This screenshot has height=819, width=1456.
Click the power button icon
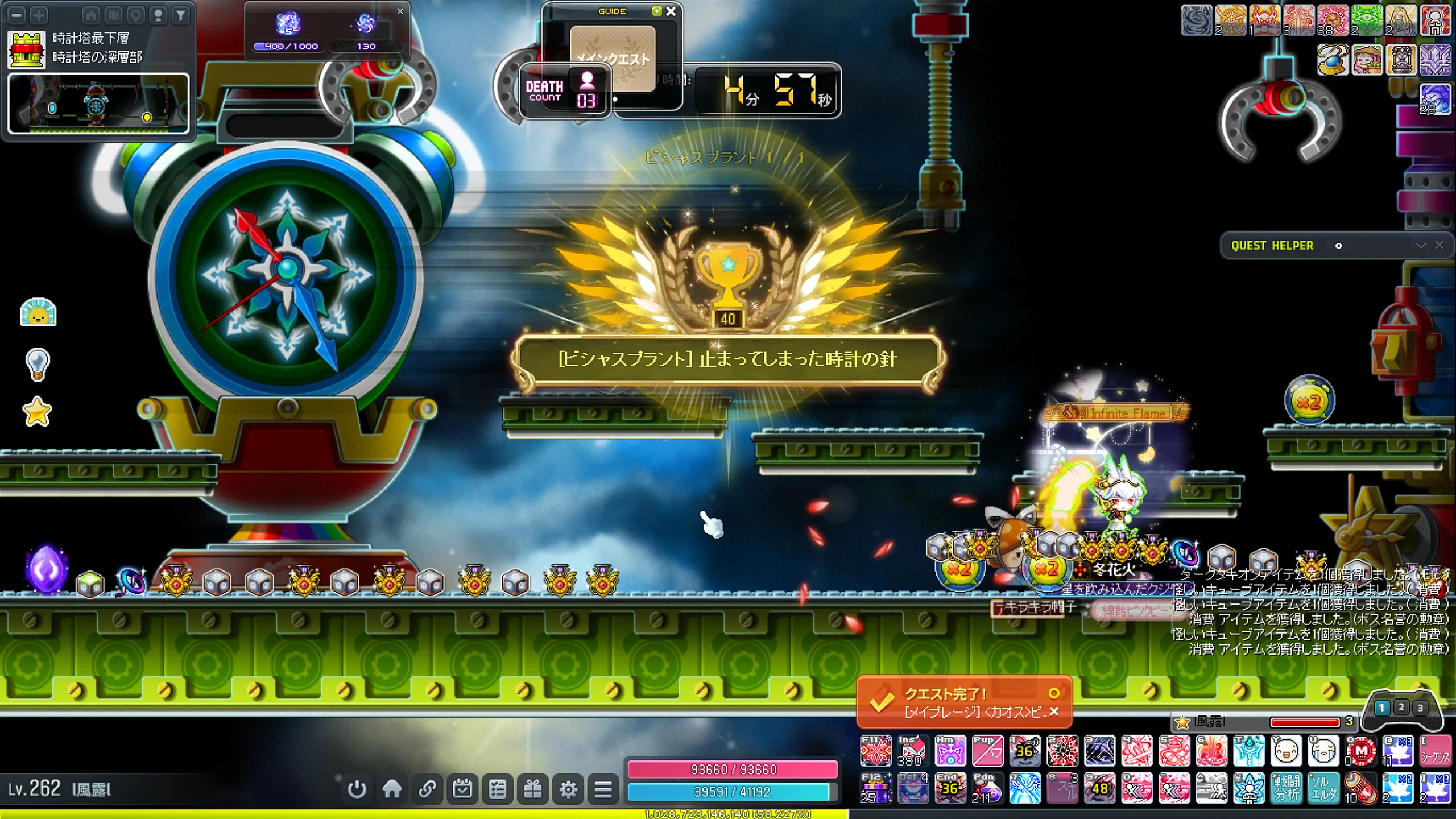(x=357, y=789)
